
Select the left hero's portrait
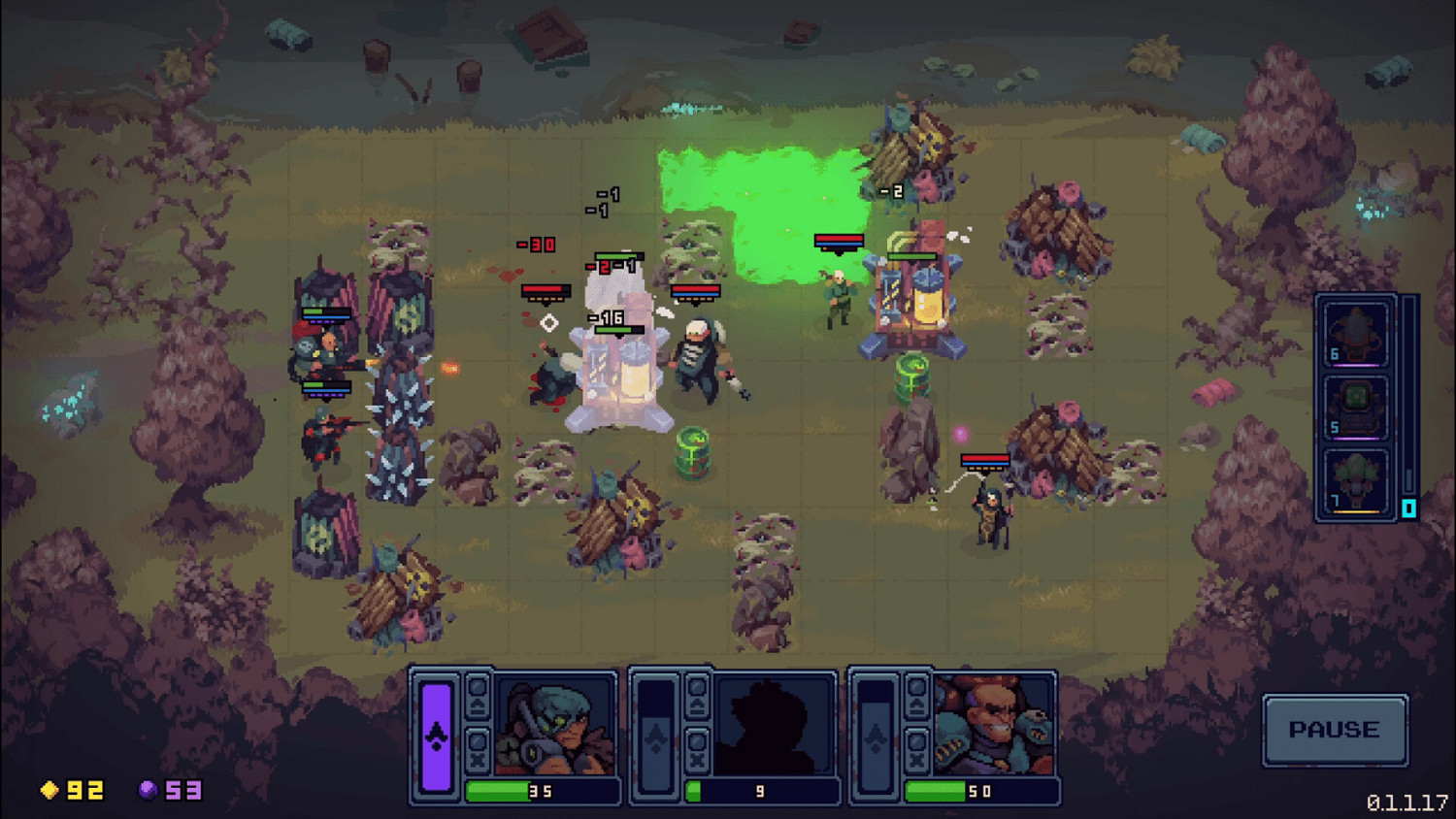pyautogui.click(x=555, y=726)
